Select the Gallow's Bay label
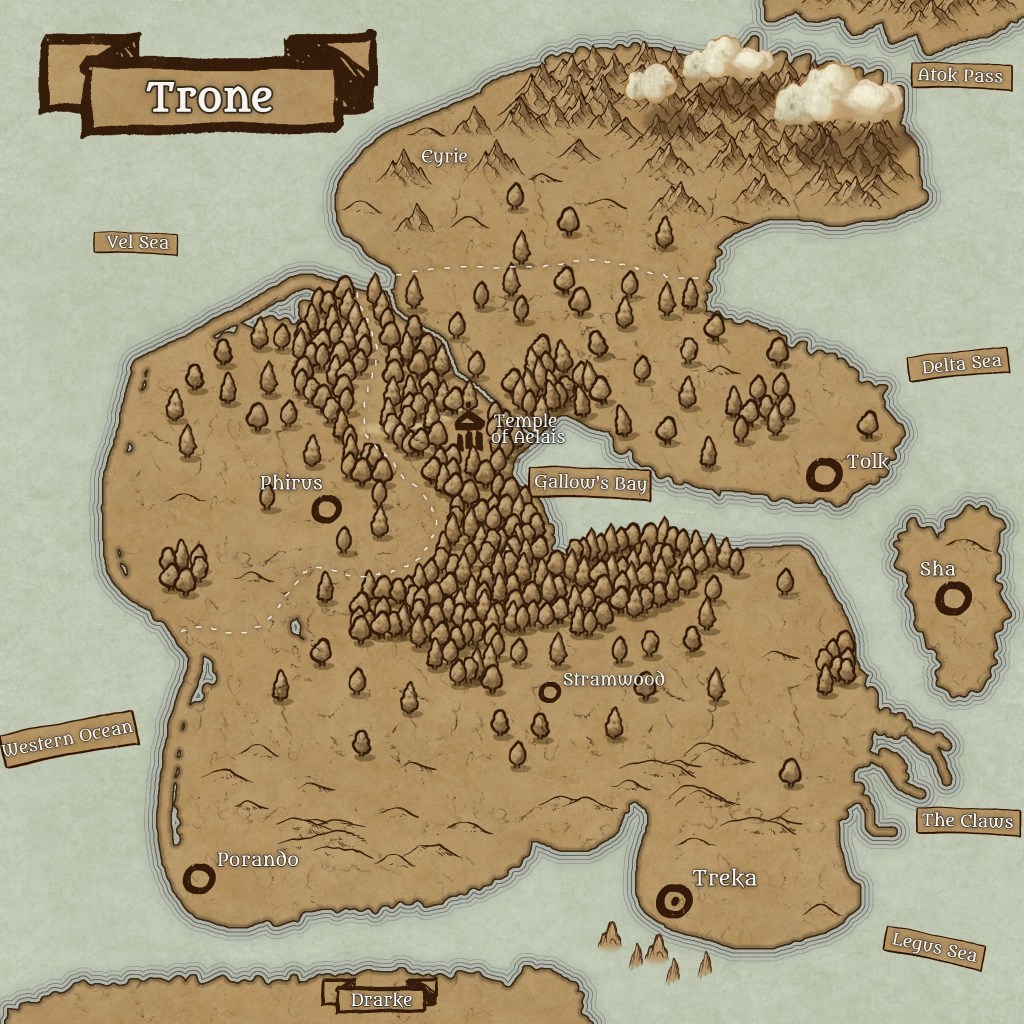Viewport: 1024px width, 1024px height. (x=590, y=484)
